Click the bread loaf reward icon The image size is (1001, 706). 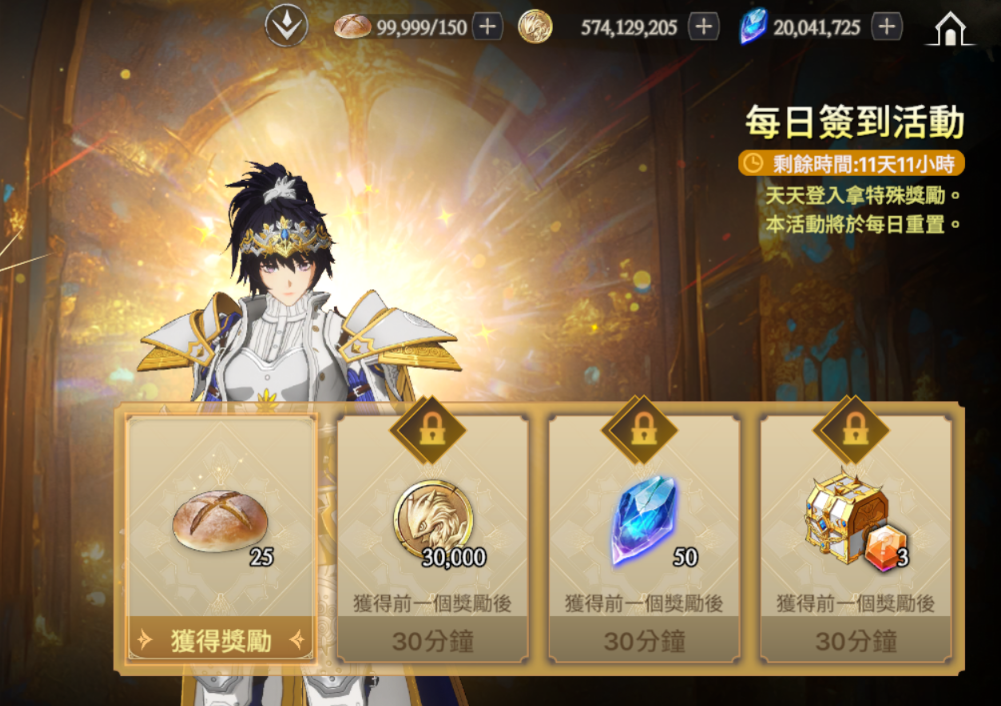coord(220,522)
